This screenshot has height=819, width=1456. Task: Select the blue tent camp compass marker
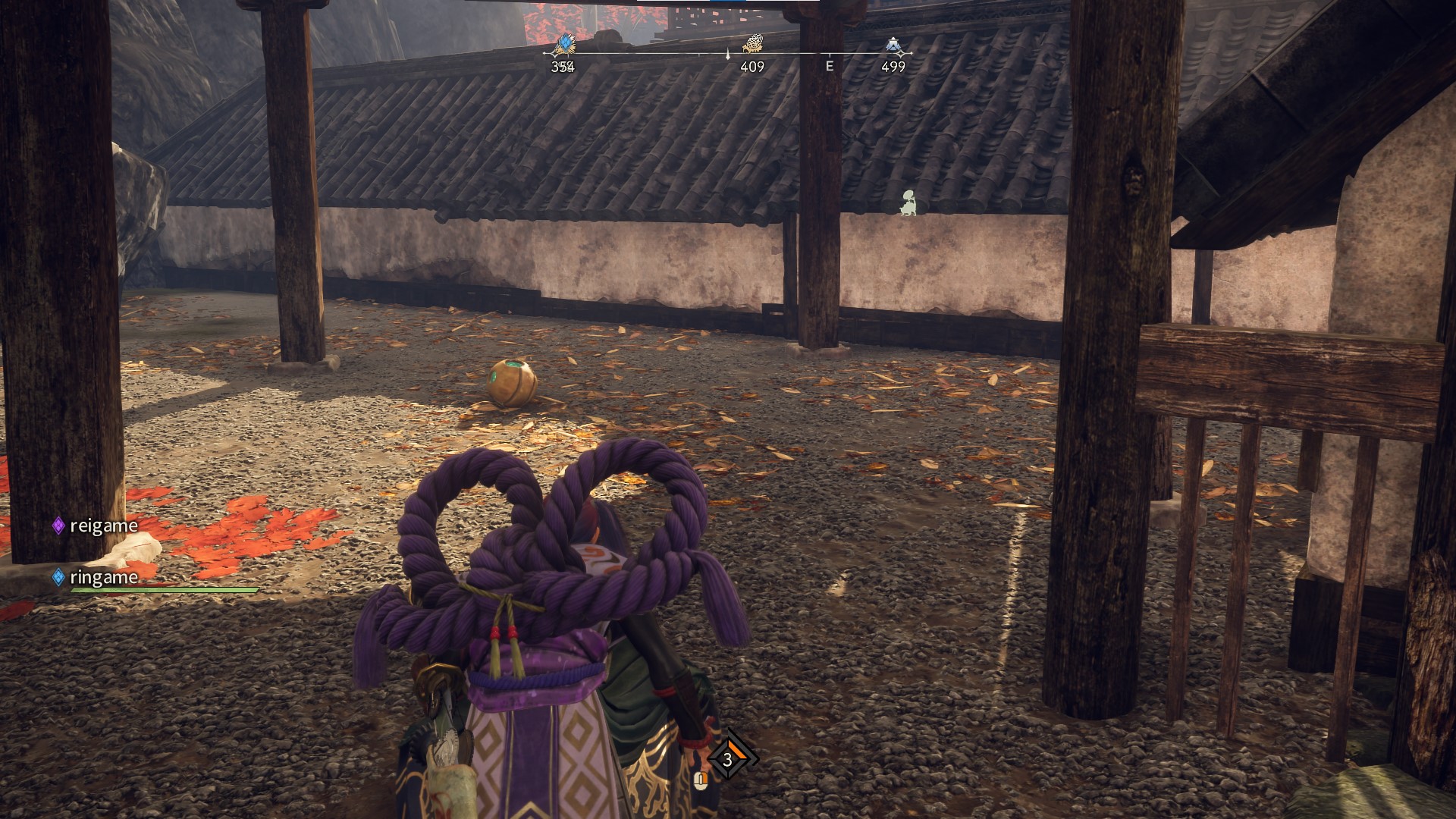(893, 45)
